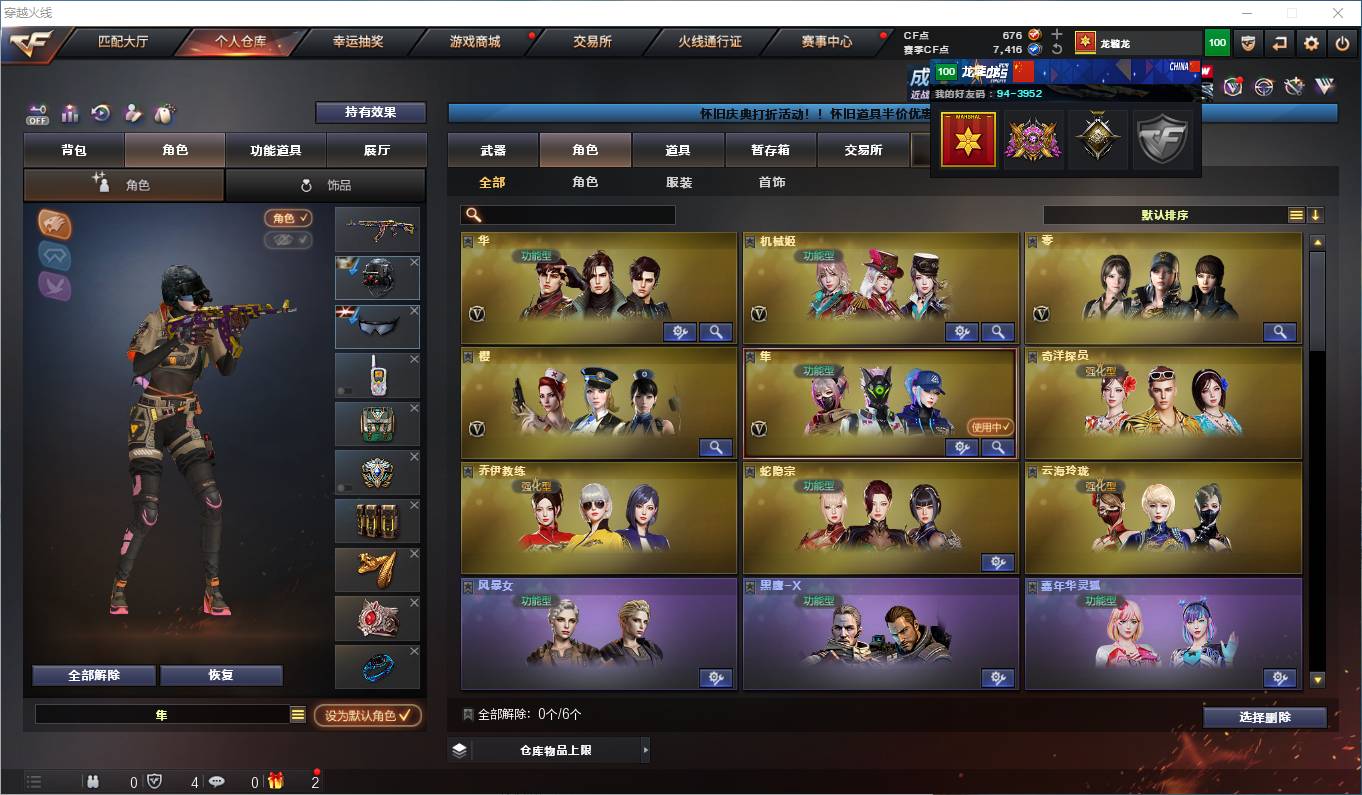Image resolution: width=1362 pixels, height=795 pixels.
Task: Click the magnifier icon on the 零 character card
Action: 1280,331
